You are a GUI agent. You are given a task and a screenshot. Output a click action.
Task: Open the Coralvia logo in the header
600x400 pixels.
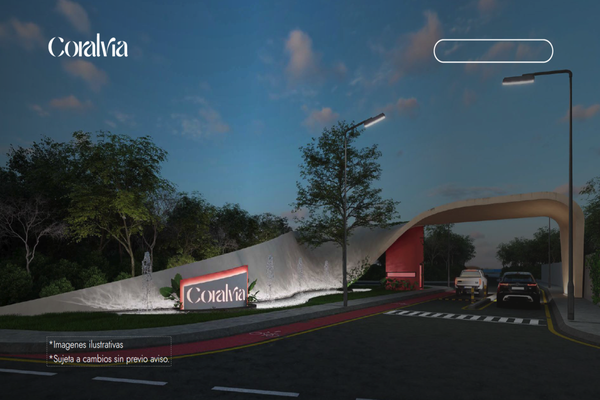click(x=88, y=46)
